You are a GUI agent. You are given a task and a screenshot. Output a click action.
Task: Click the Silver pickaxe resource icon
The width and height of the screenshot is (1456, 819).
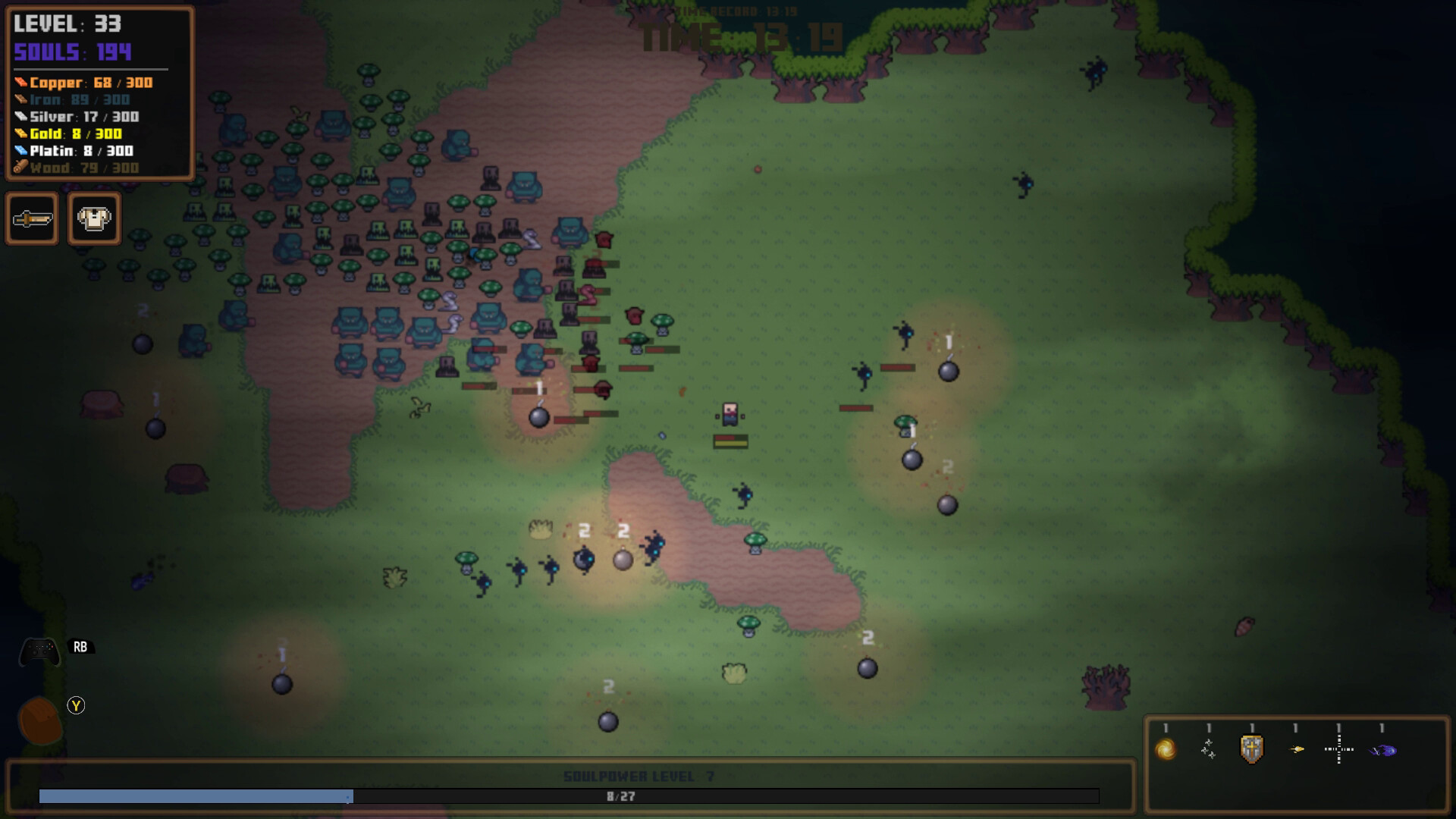20,117
